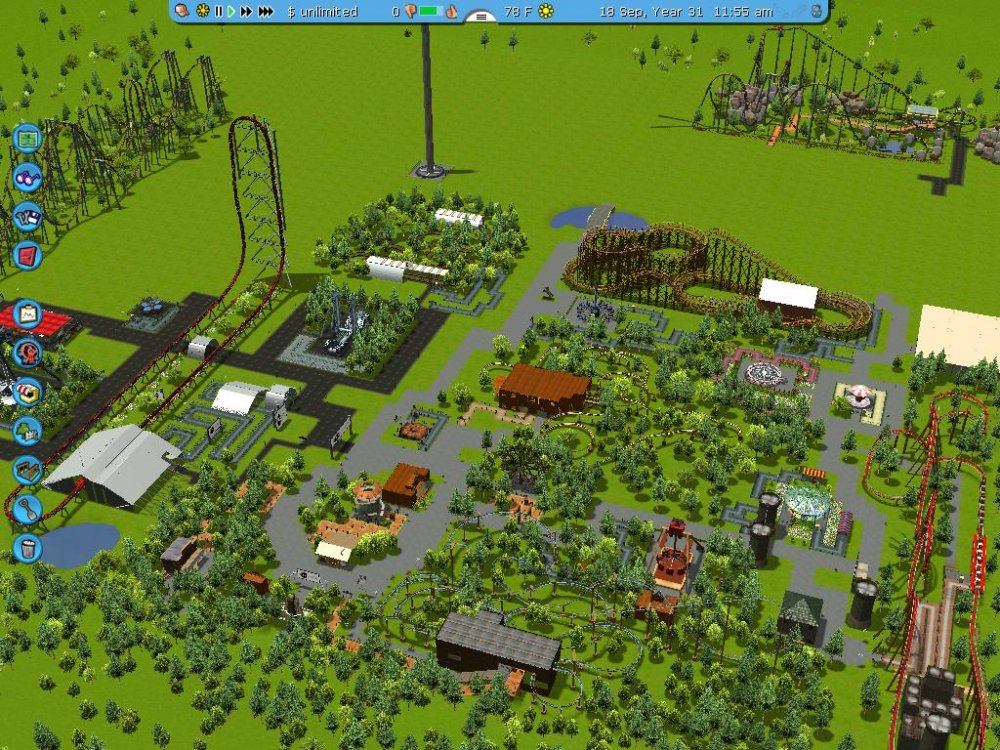
Task: Activate the trash can delete tool
Action: (x=27, y=547)
